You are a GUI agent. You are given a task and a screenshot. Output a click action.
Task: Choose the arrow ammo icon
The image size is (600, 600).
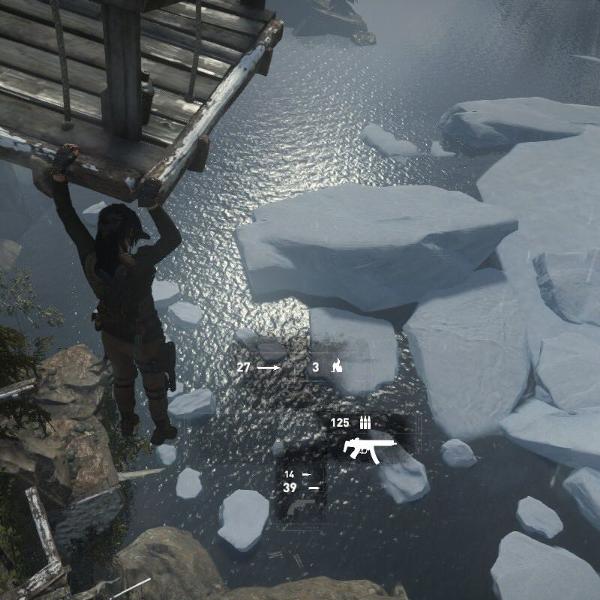(268, 367)
